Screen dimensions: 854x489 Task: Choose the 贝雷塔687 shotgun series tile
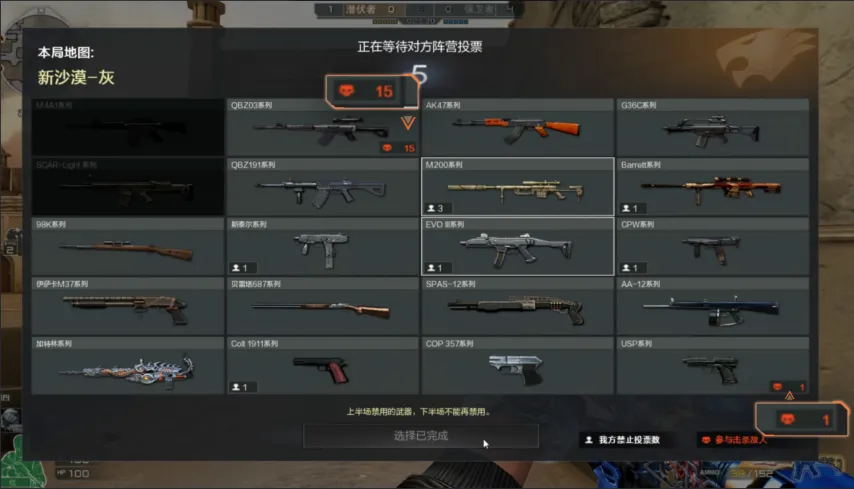pos(322,306)
